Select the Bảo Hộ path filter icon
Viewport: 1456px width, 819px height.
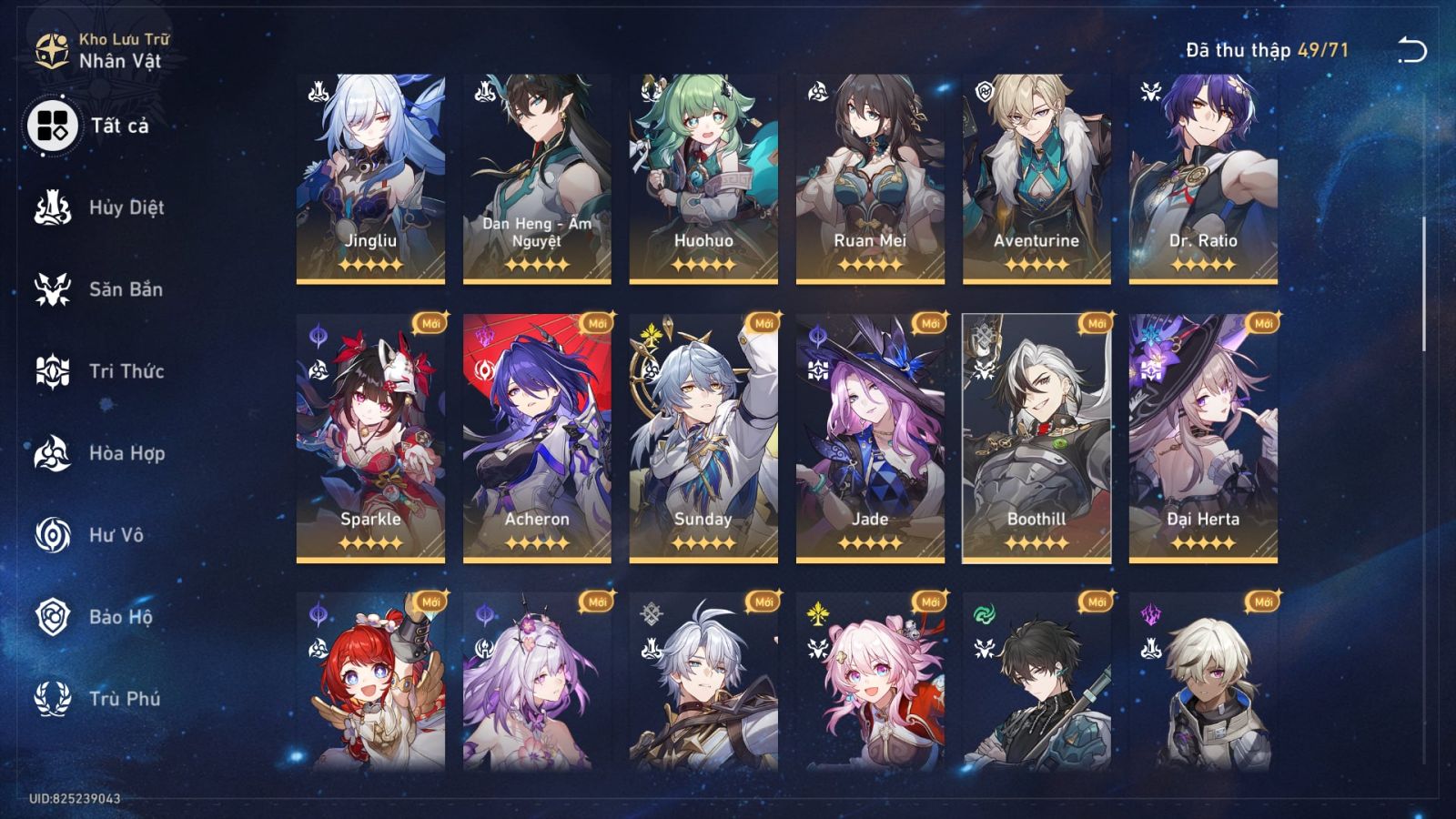coord(52,617)
